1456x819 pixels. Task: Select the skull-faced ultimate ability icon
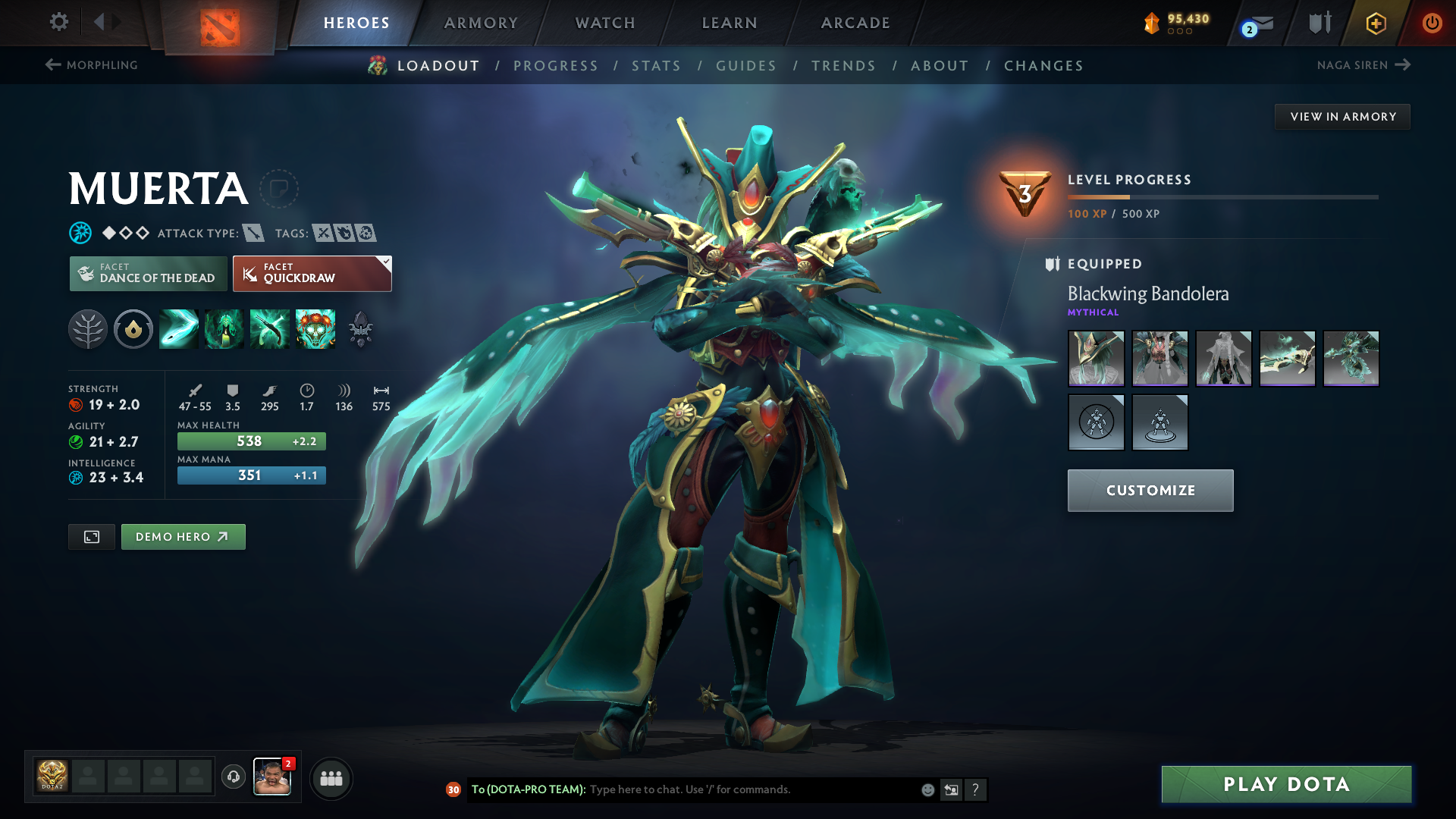pyautogui.click(x=315, y=329)
